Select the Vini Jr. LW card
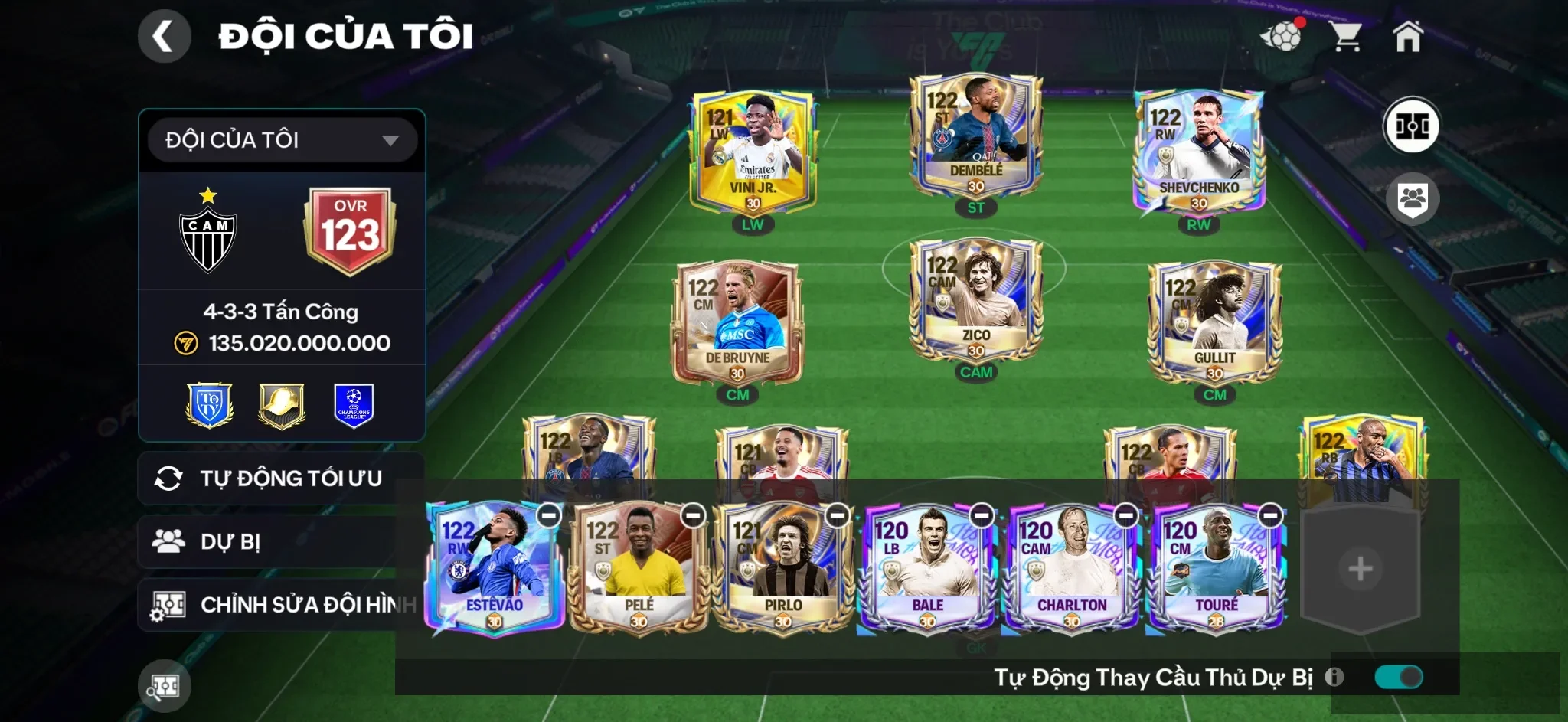 753,153
